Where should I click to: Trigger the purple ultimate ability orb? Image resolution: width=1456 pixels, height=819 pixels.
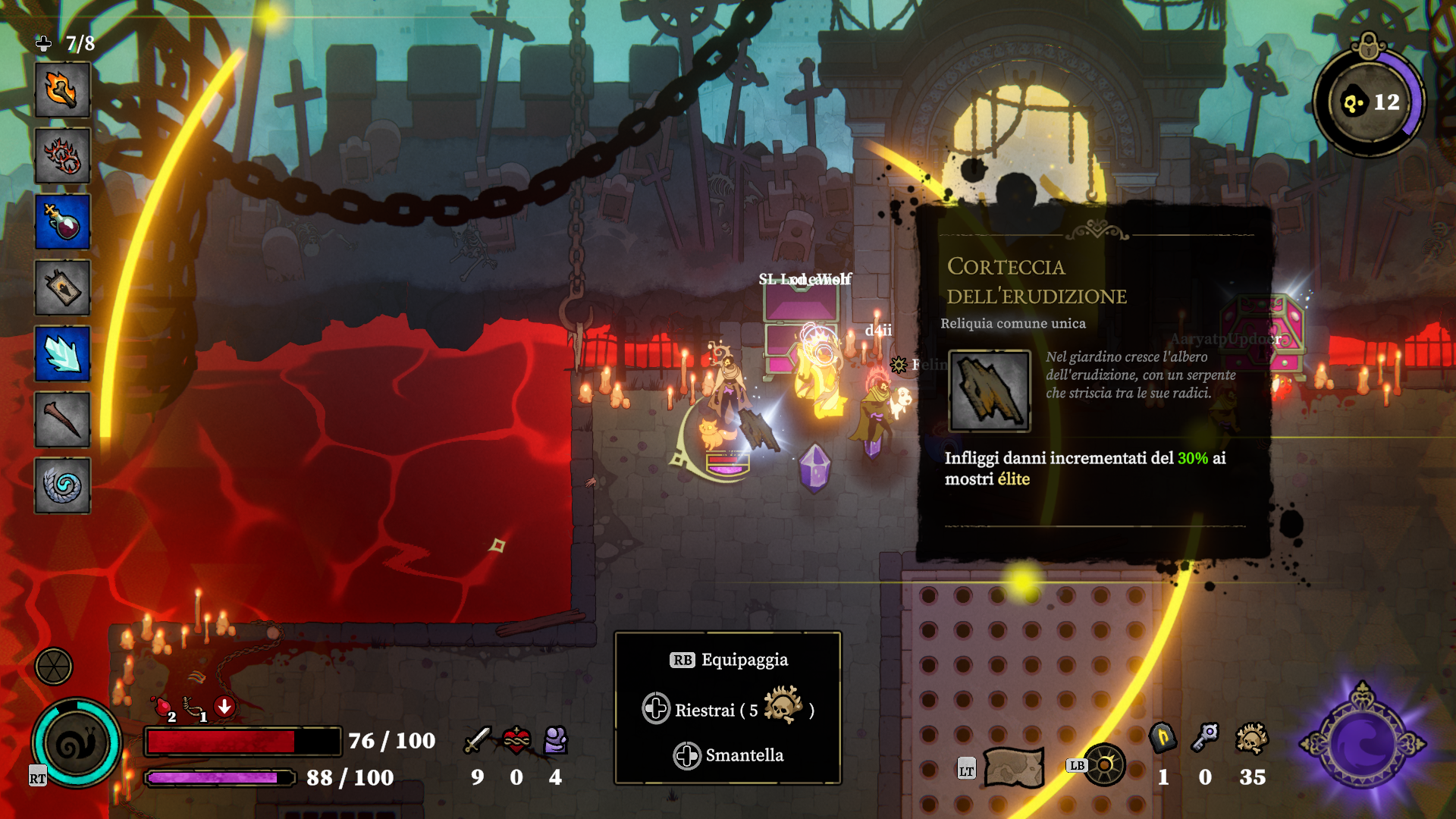click(x=1363, y=744)
